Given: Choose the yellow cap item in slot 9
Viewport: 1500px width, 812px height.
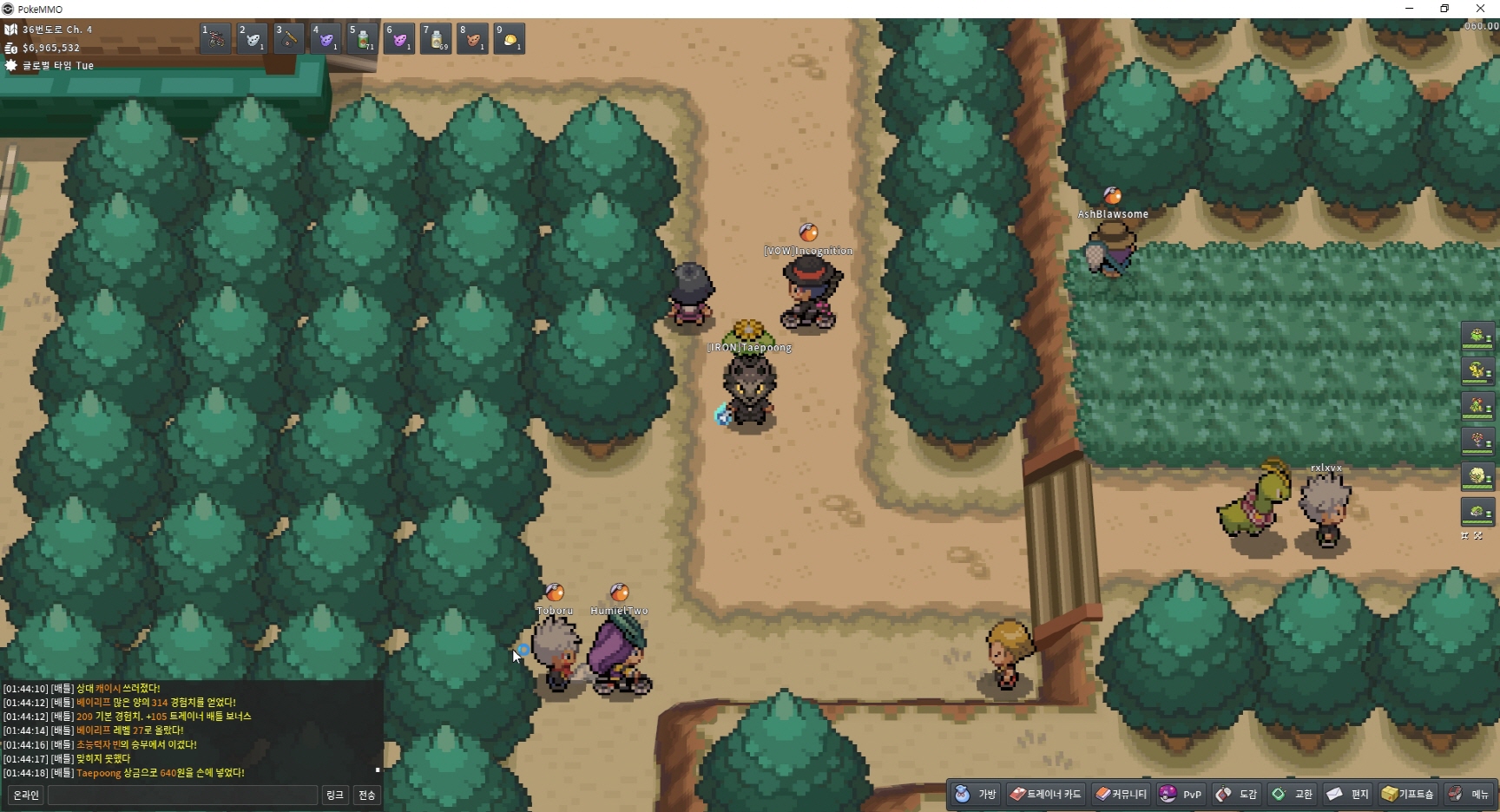Looking at the screenshot, I should [510, 39].
